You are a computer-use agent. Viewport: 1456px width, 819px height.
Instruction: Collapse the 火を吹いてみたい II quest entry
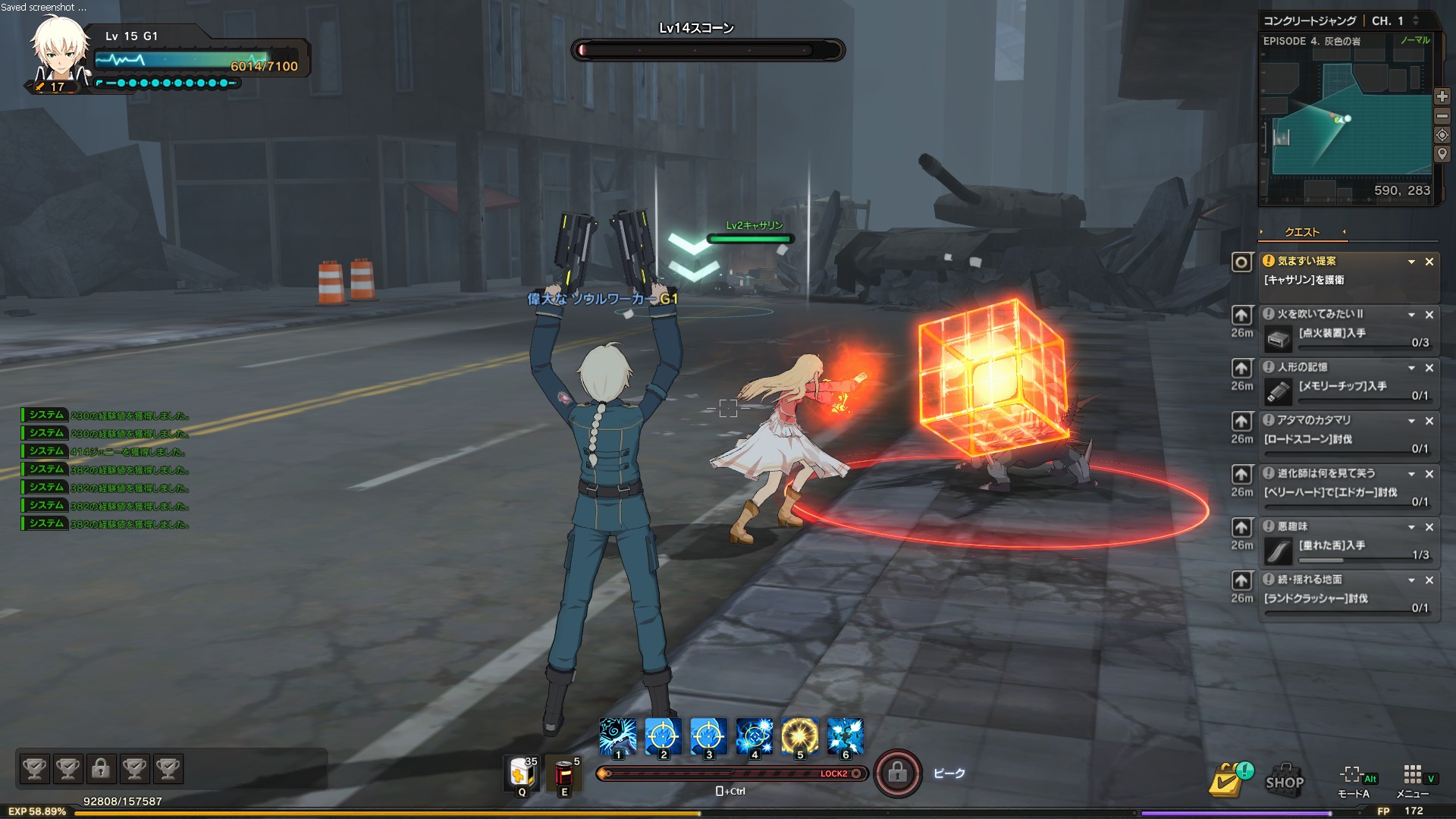pyautogui.click(x=1411, y=315)
